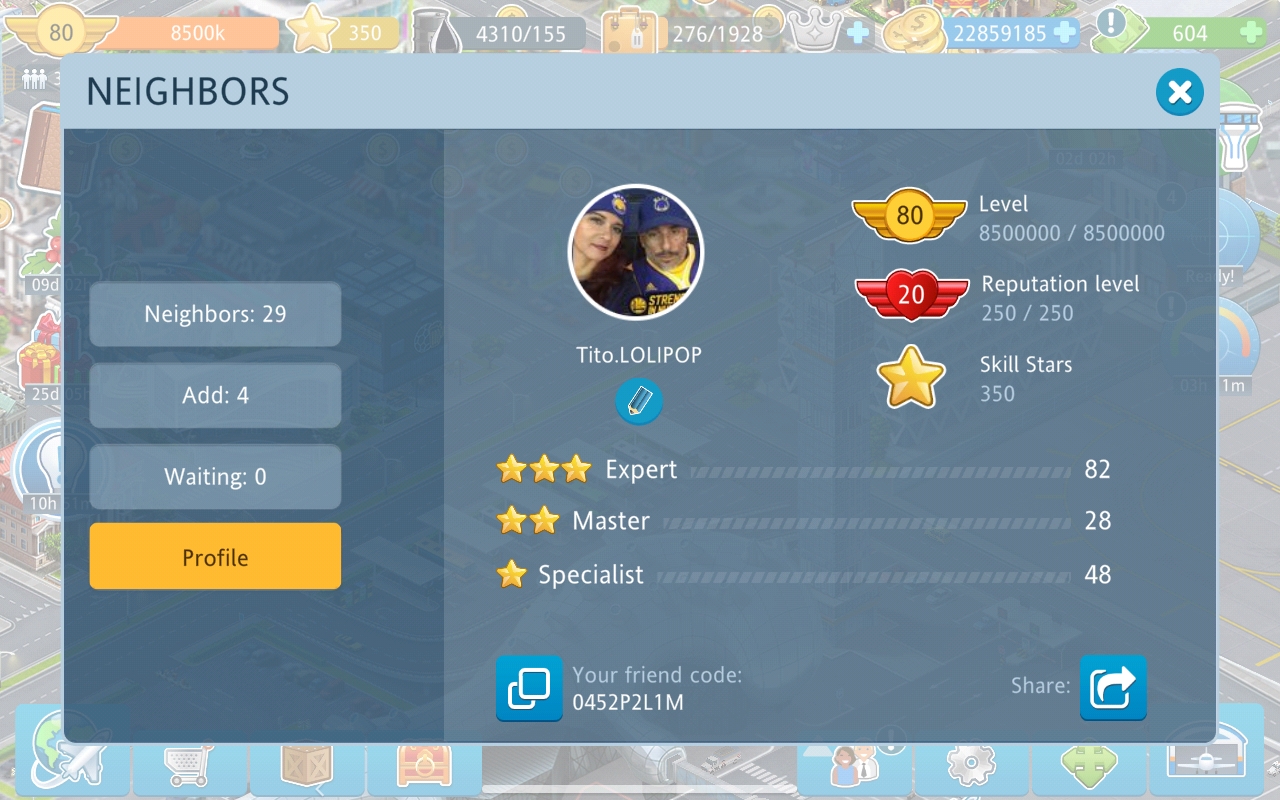The width and height of the screenshot is (1280, 800).
Task: Switch to the Add: 4 tab
Action: [x=215, y=395]
